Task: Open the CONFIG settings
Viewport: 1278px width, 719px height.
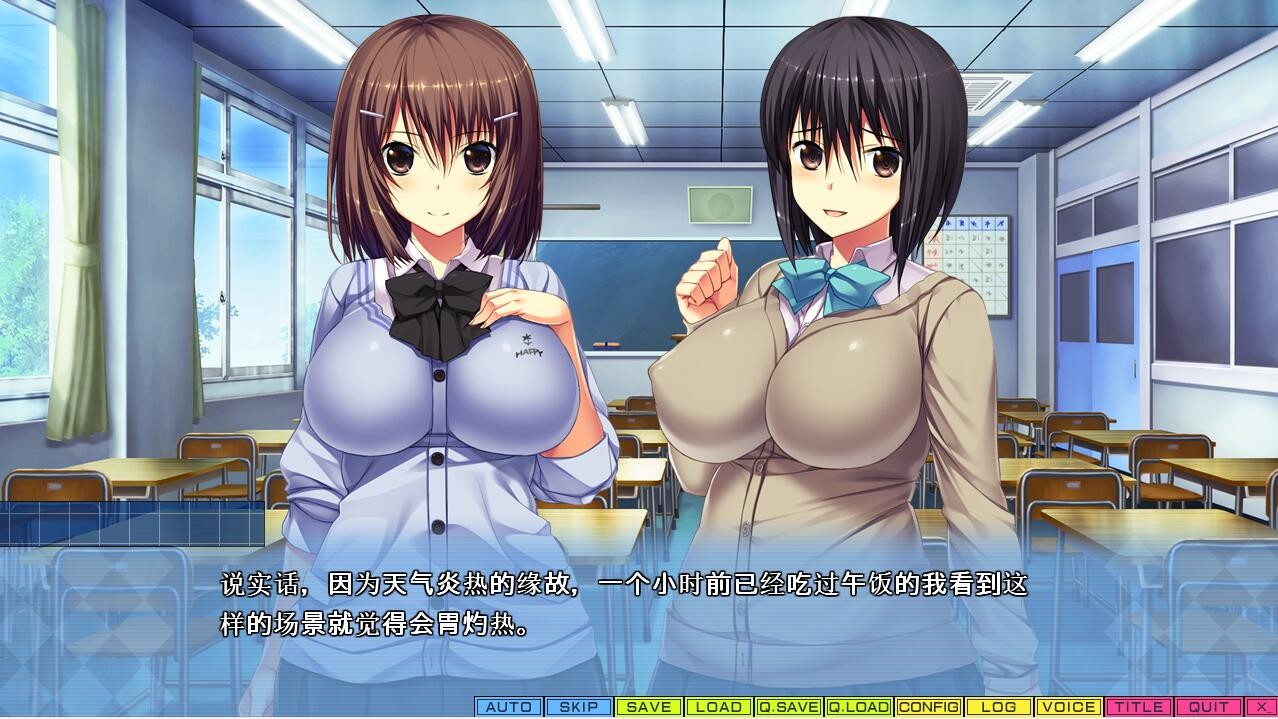Action: (929, 707)
